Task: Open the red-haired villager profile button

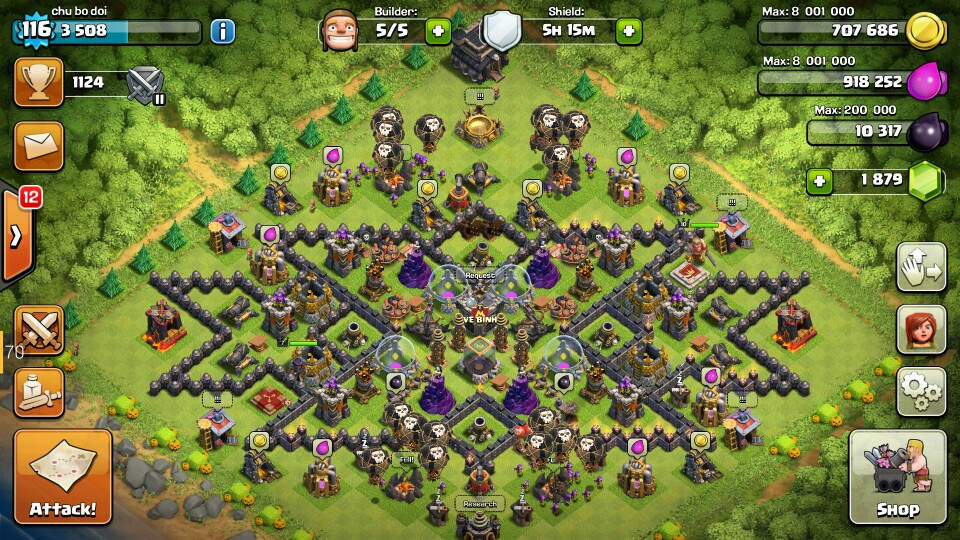Action: pyautogui.click(x=921, y=330)
